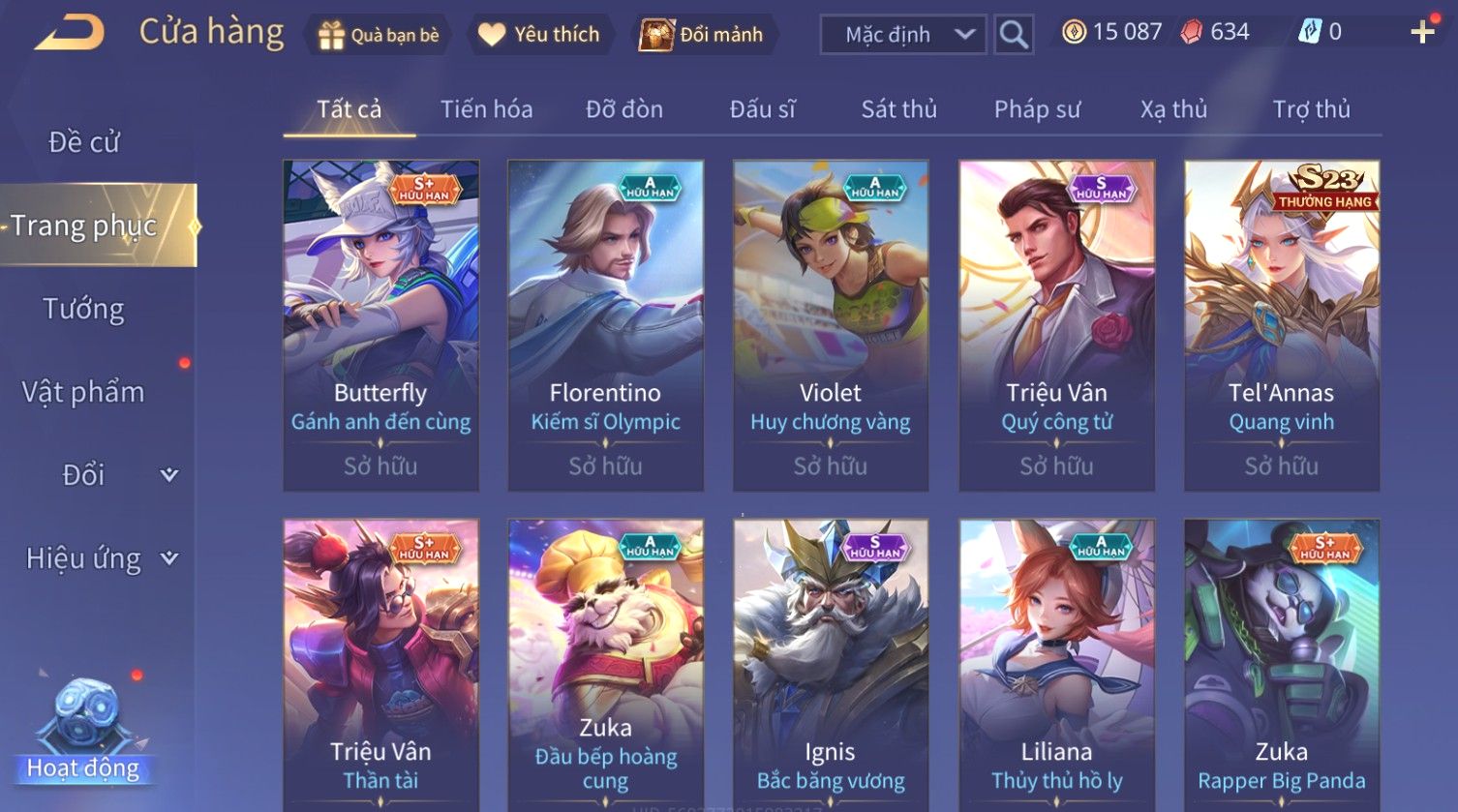Switch to the Đỡ đòn tab
This screenshot has height=812, width=1458.
pos(624,109)
